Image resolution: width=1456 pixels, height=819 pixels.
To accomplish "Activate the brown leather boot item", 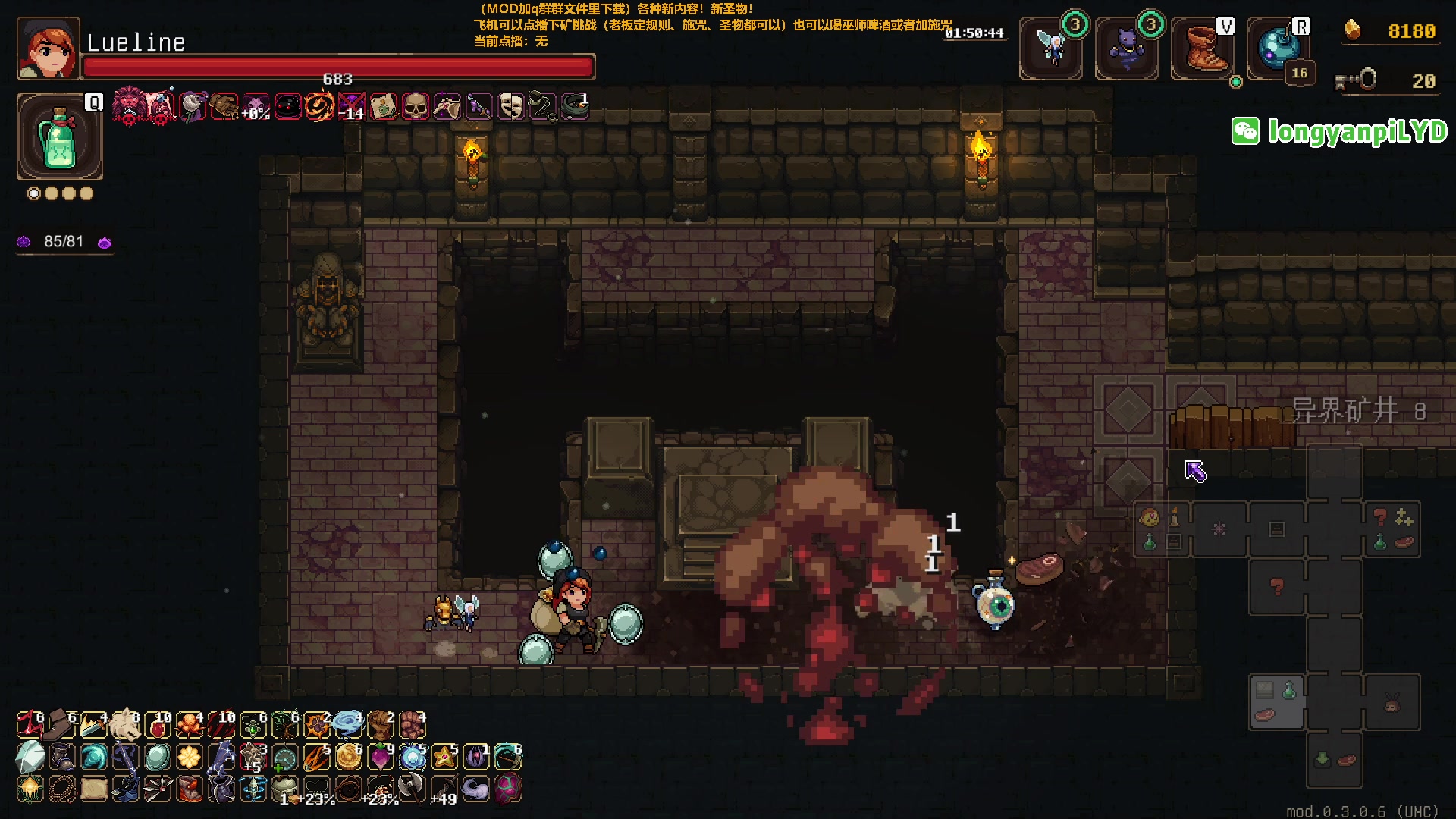I will [1202, 49].
